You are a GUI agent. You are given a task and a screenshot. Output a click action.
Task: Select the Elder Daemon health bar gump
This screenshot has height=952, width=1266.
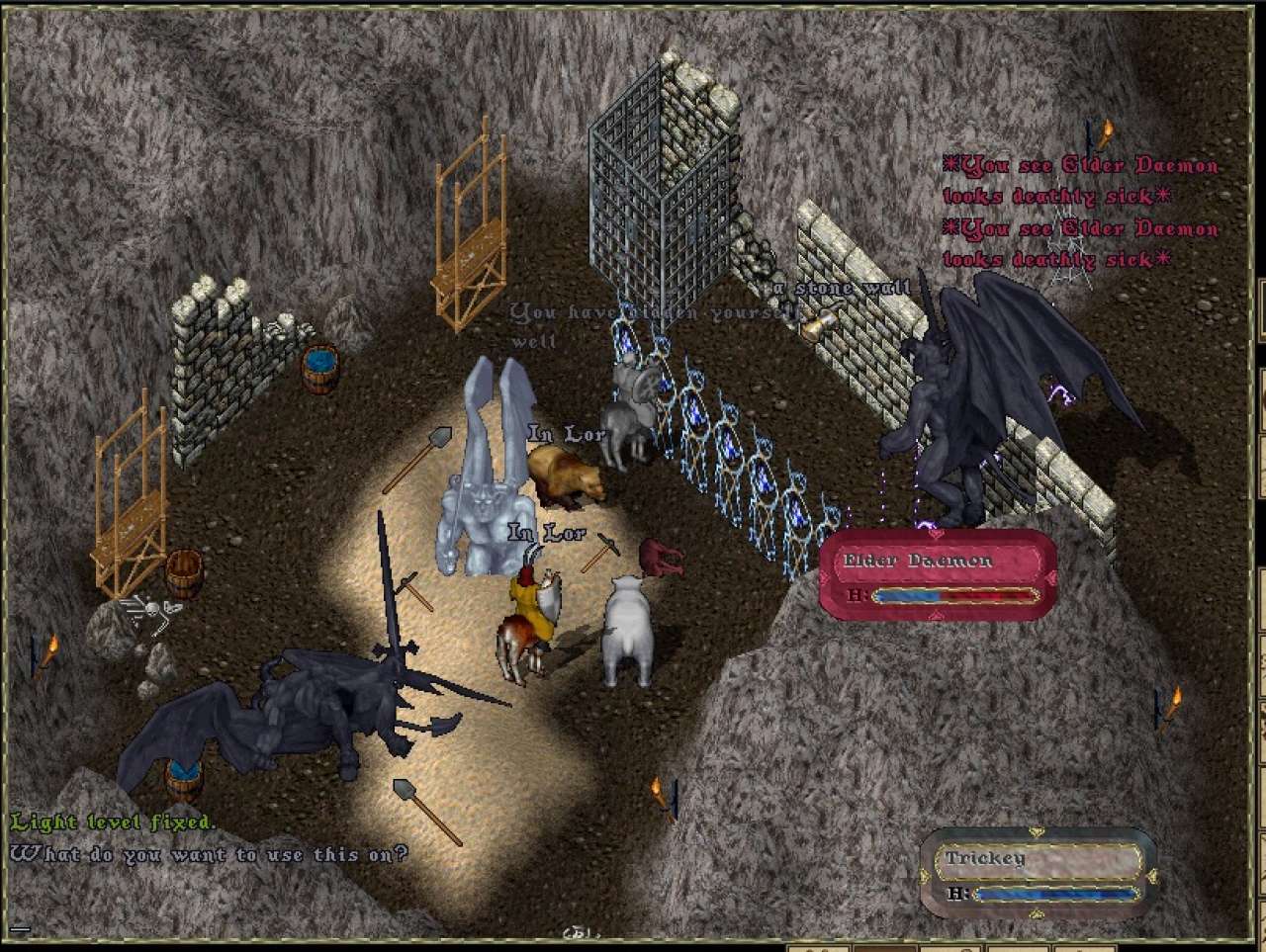(937, 575)
